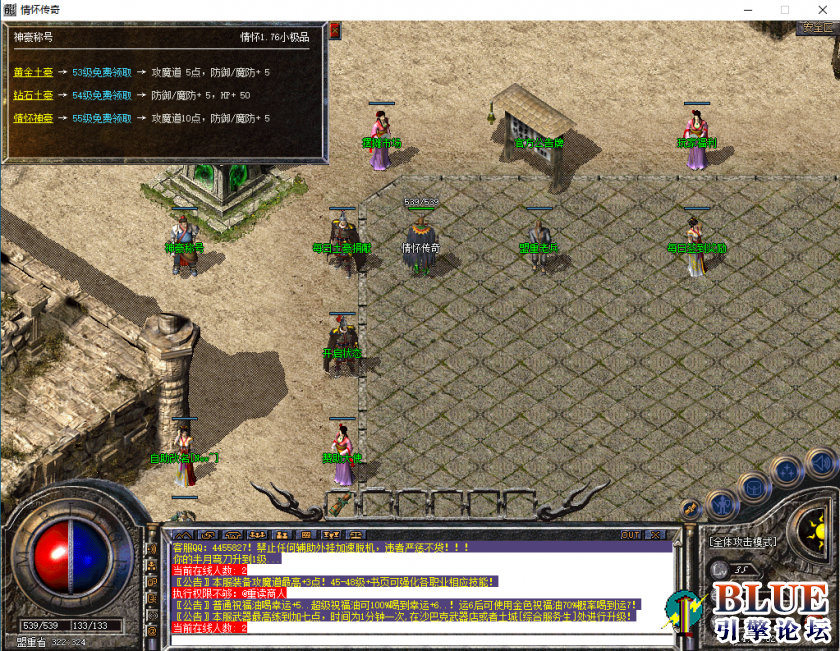Click the OUT button on chat bar
The image size is (840, 651).
click(x=630, y=535)
